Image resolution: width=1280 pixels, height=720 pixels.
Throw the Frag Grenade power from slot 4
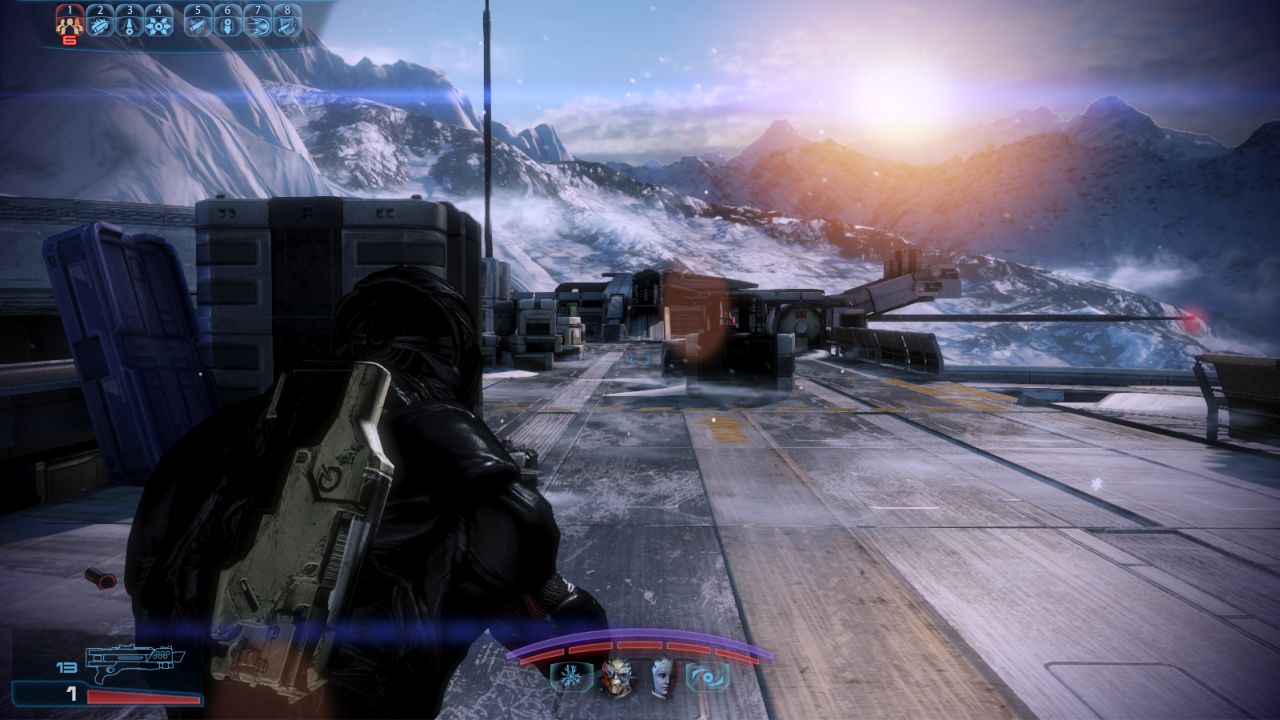(159, 23)
